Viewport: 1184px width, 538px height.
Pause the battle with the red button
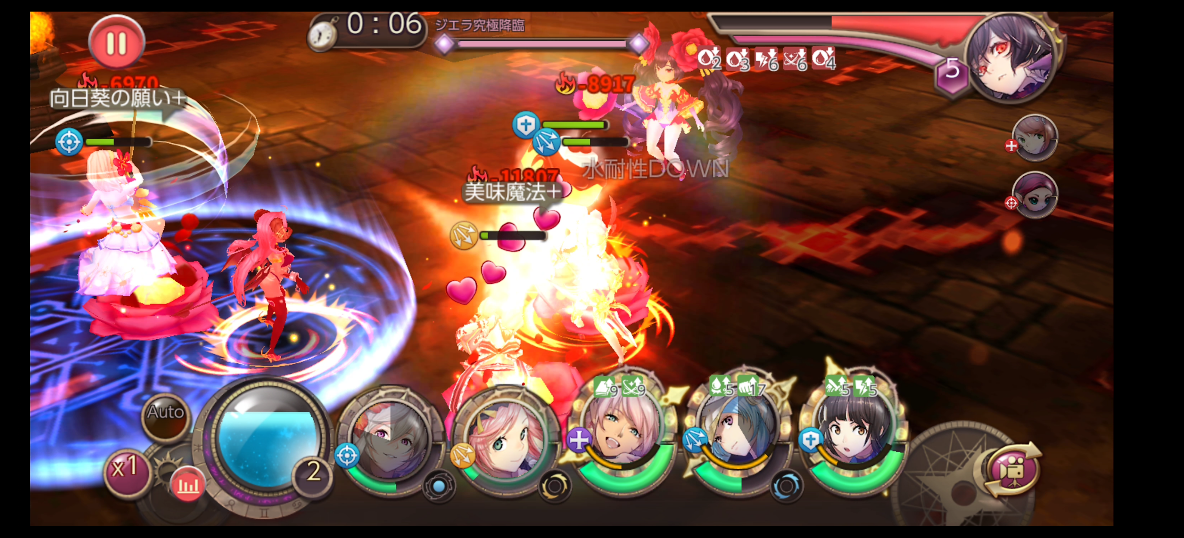pyautogui.click(x=117, y=43)
